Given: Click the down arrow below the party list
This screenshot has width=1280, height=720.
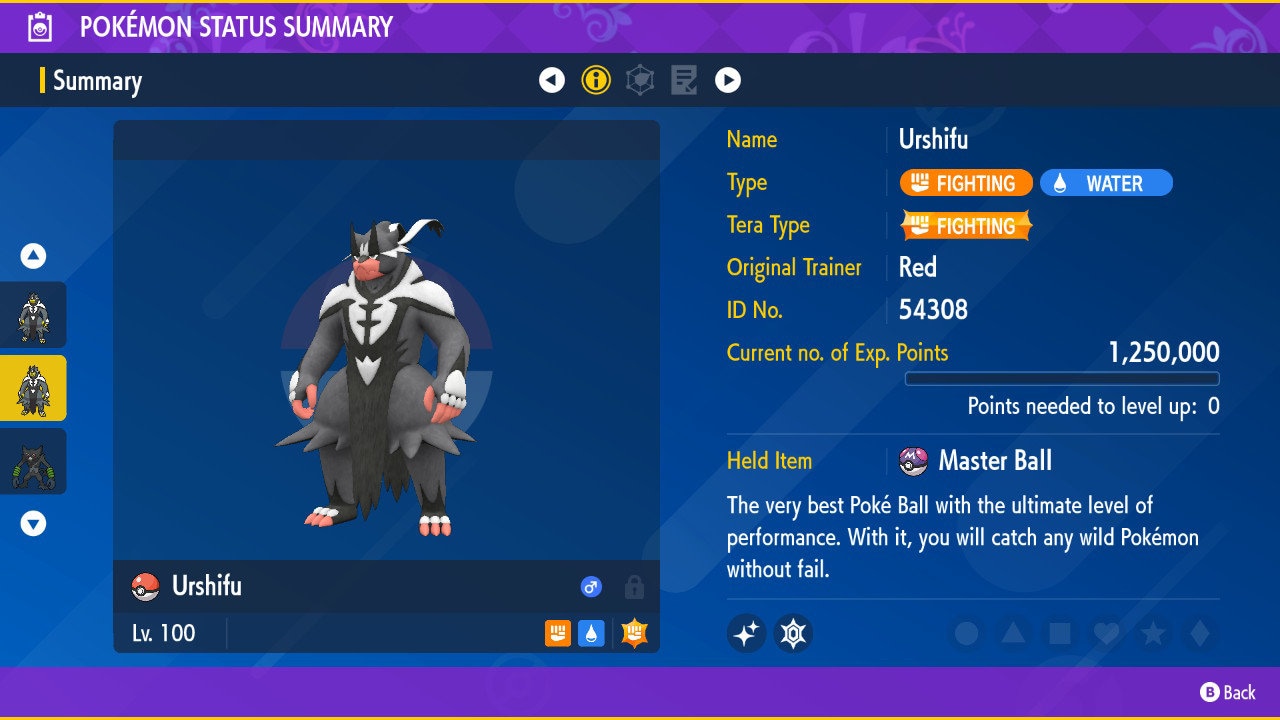Looking at the screenshot, I should pyautogui.click(x=33, y=522).
